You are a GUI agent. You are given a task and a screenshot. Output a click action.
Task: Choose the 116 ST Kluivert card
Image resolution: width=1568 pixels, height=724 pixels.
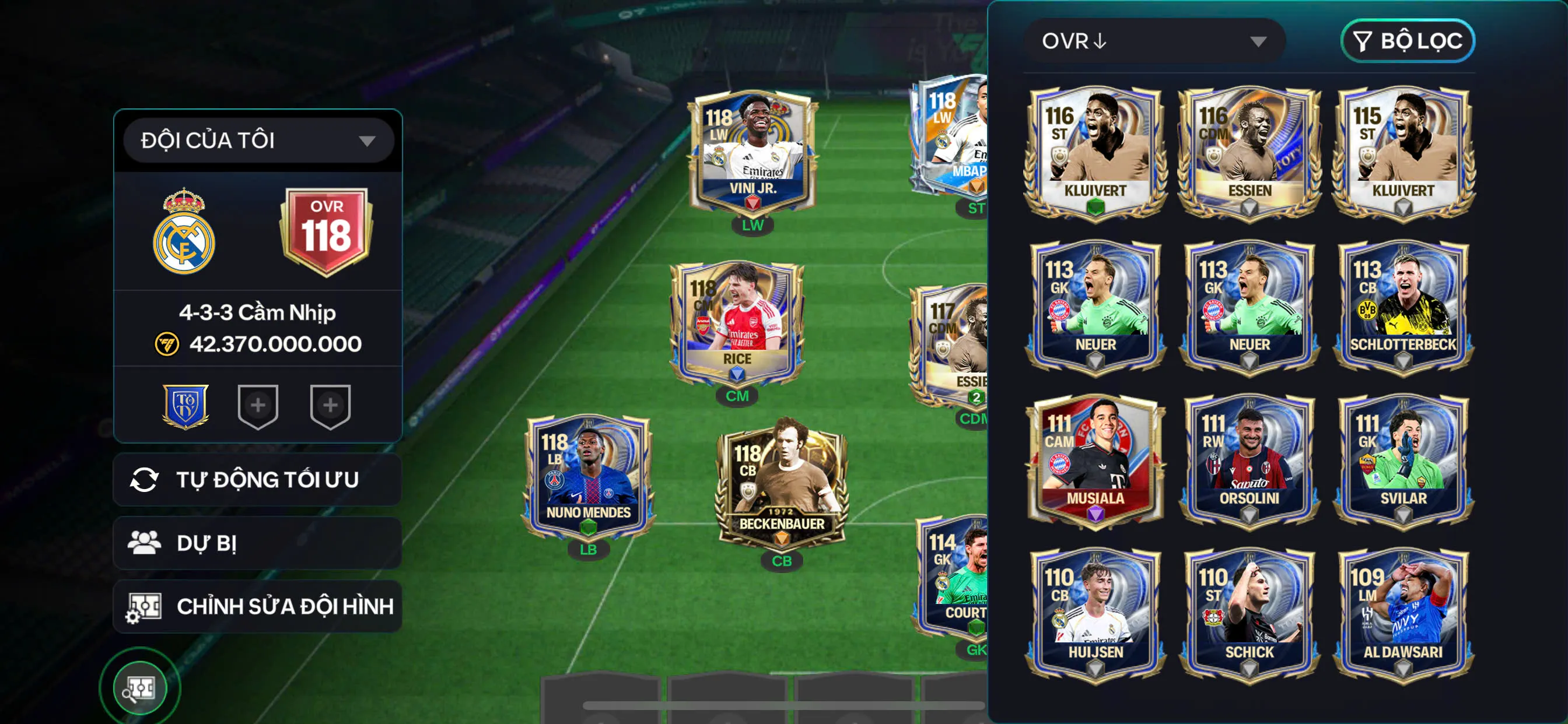(x=1095, y=152)
